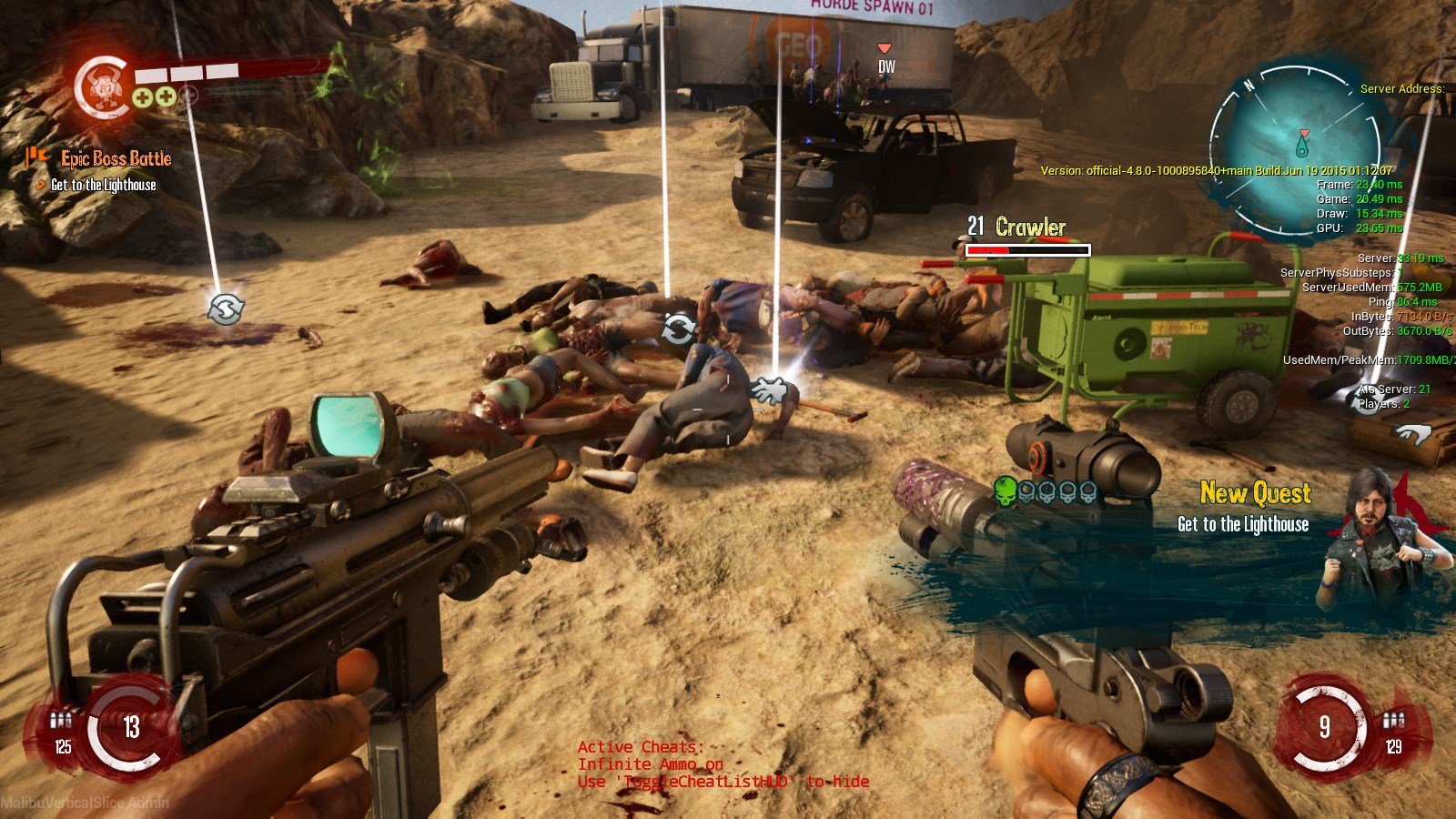1456x819 pixels.
Task: Expand the Get to the Lighthouse objective entry
Action: click(x=103, y=185)
